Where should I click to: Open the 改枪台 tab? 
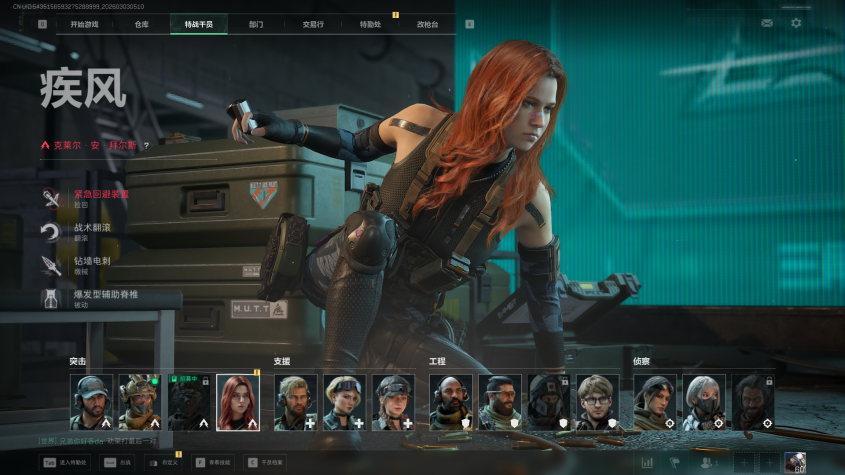tap(428, 23)
